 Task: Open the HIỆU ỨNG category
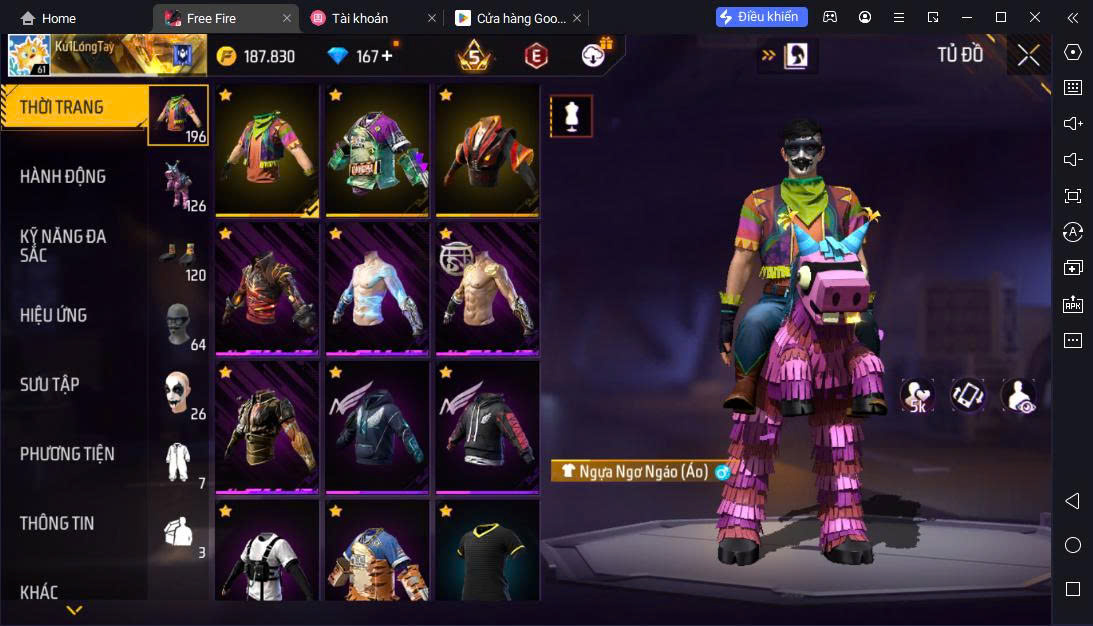coord(75,316)
